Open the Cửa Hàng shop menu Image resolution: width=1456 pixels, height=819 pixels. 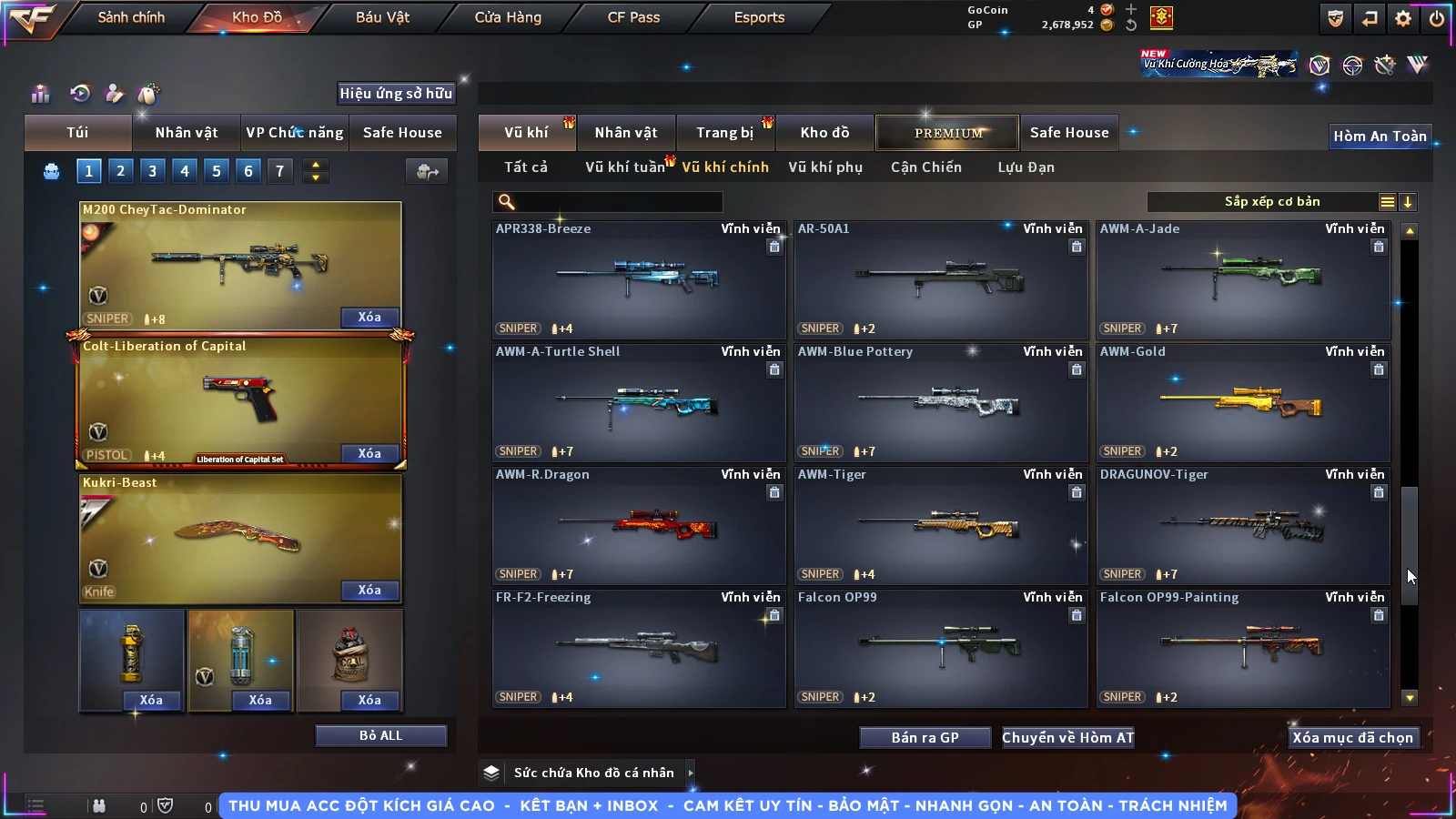[x=508, y=17]
